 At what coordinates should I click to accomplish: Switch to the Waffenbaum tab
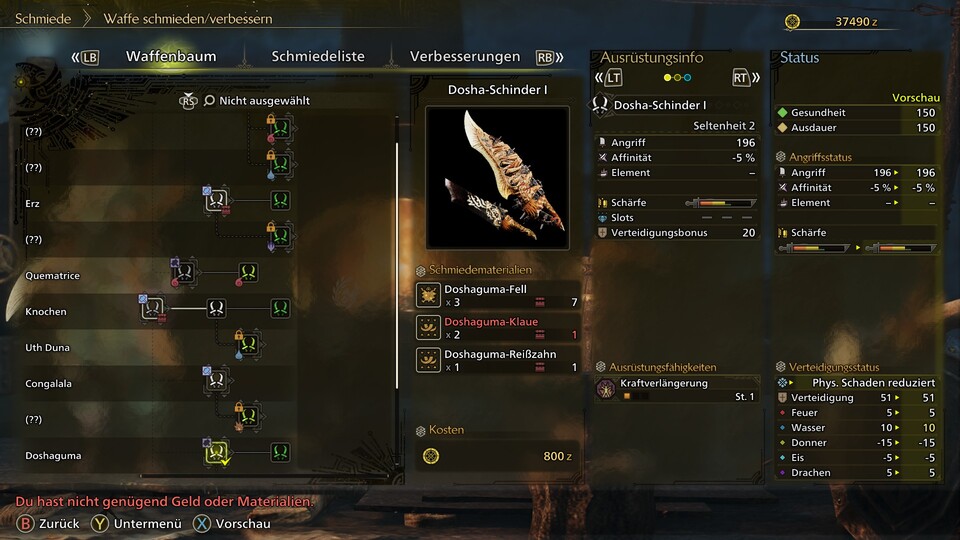pyautogui.click(x=171, y=57)
